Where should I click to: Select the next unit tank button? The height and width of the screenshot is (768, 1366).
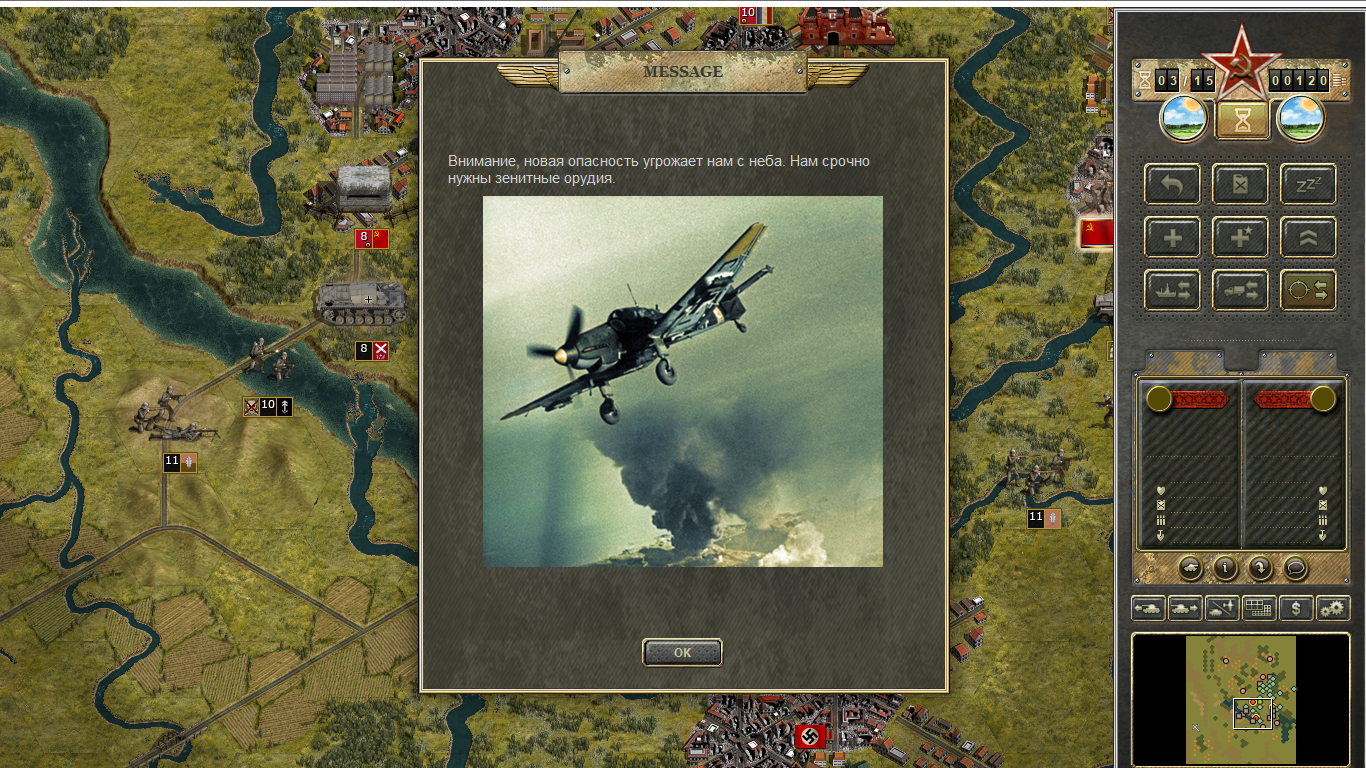[1184, 608]
